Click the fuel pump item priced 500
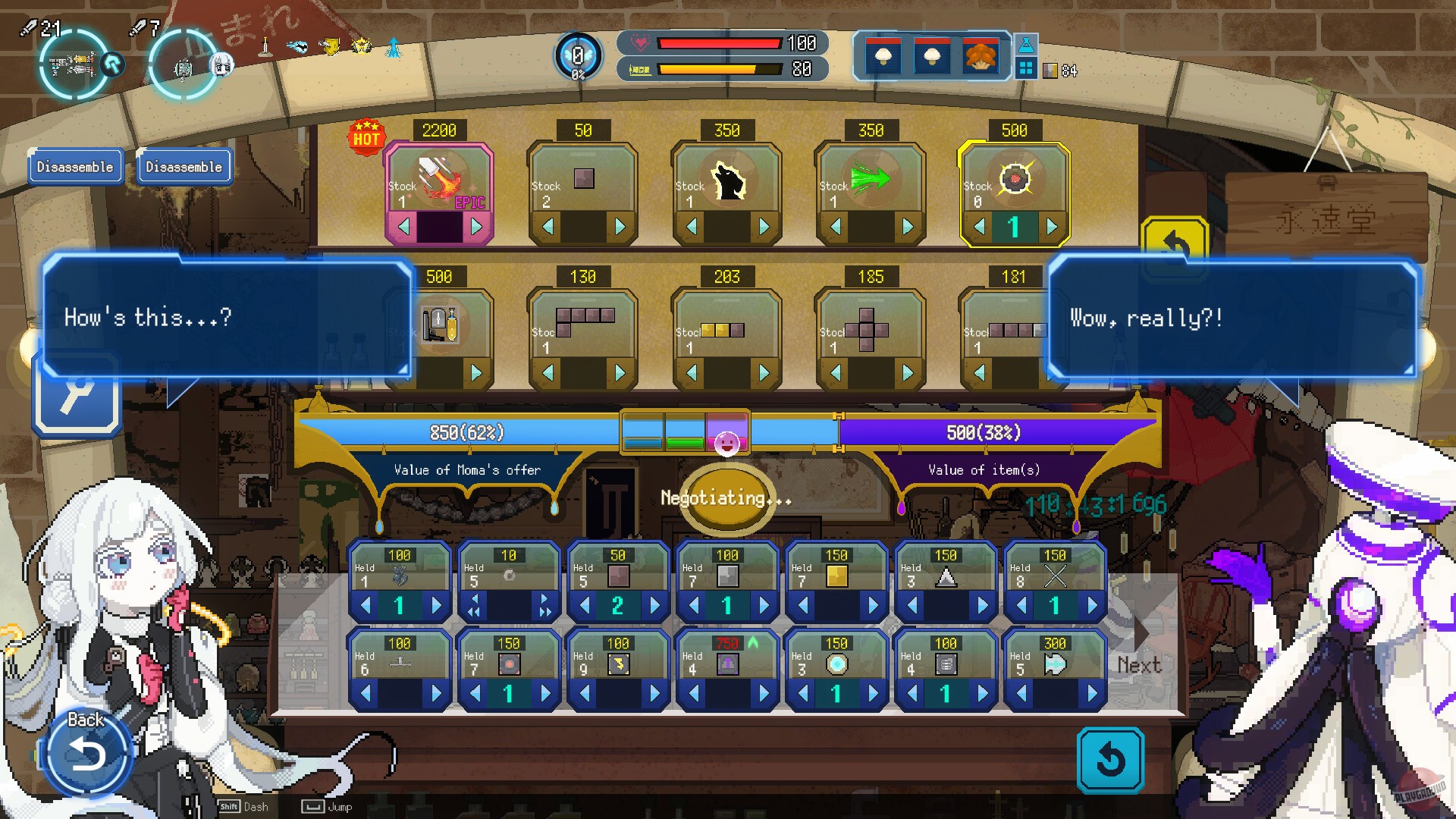This screenshot has width=1456, height=819. click(439, 326)
